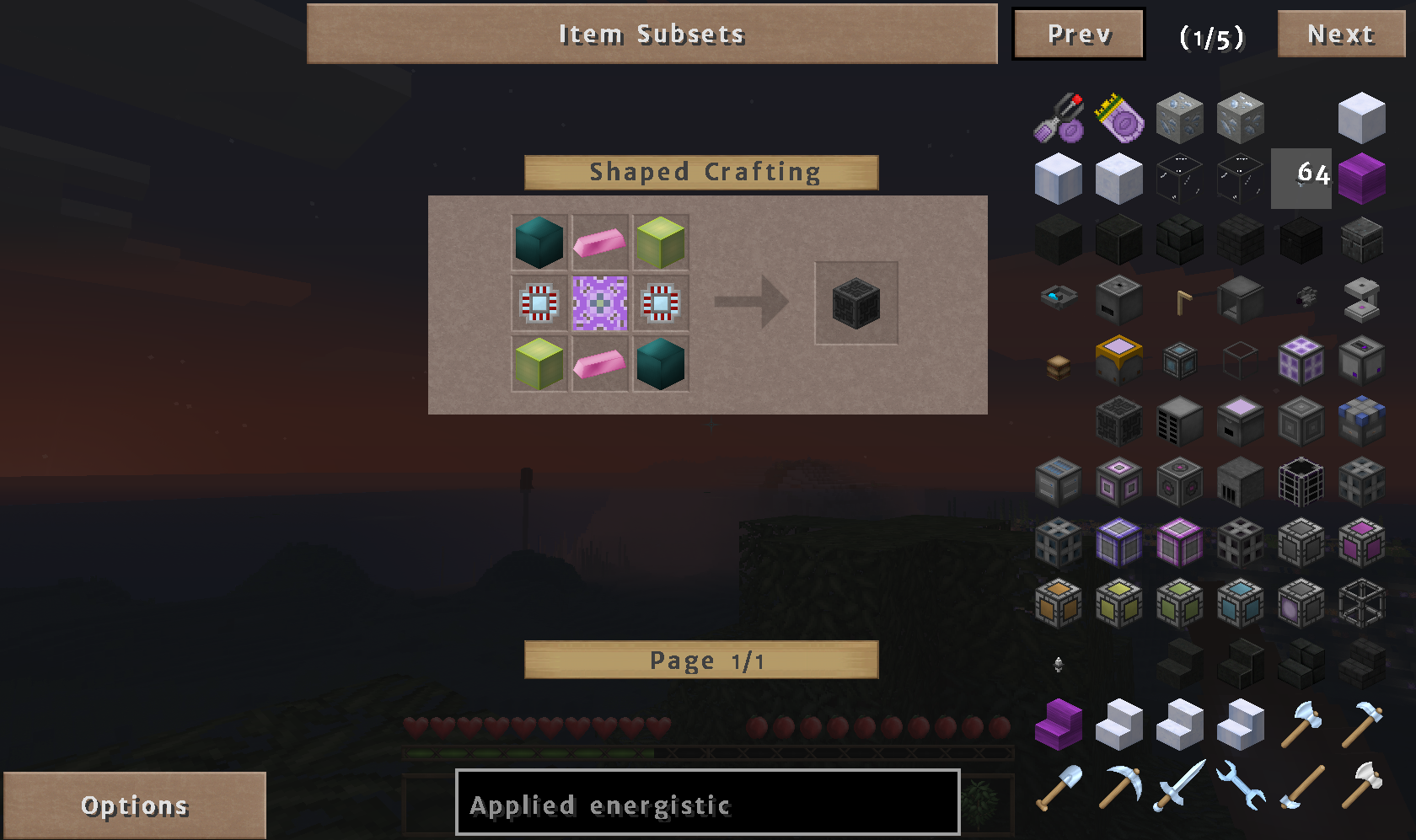Choose the pickaxe in the item panel

pyautogui.click(x=1119, y=785)
